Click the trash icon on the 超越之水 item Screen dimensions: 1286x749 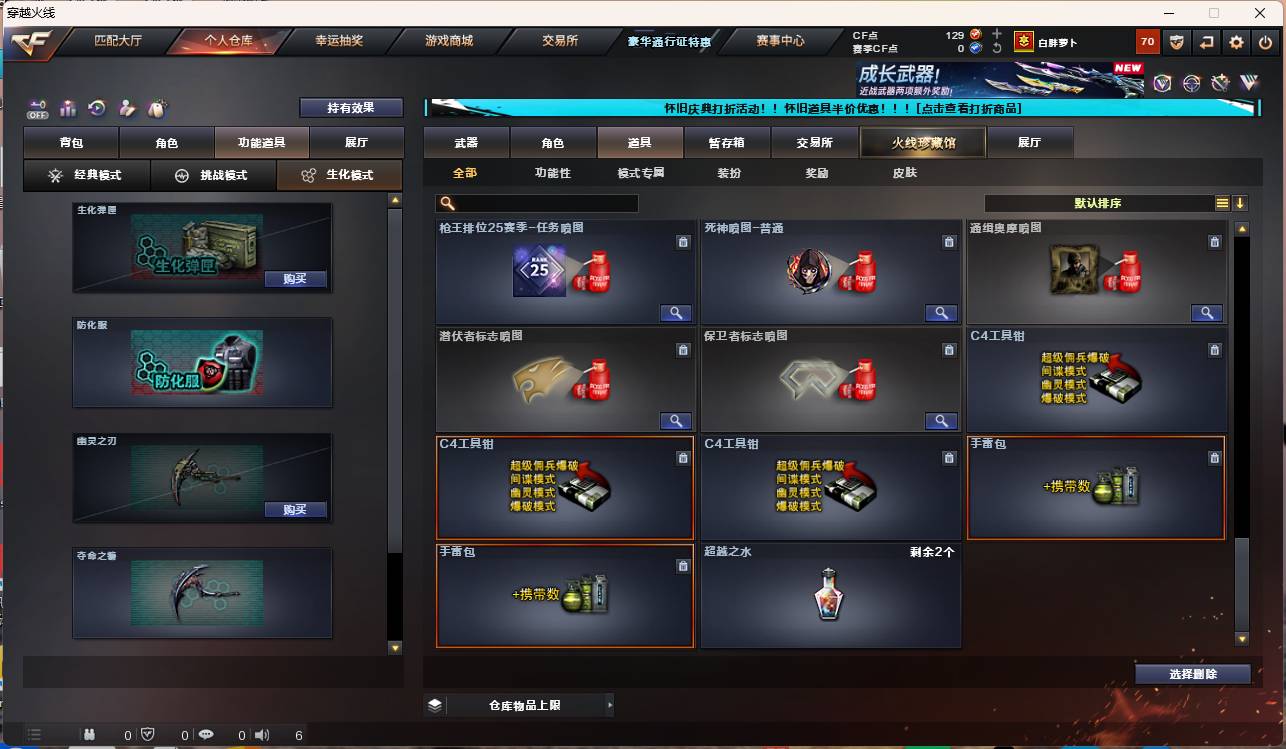[x=949, y=566]
